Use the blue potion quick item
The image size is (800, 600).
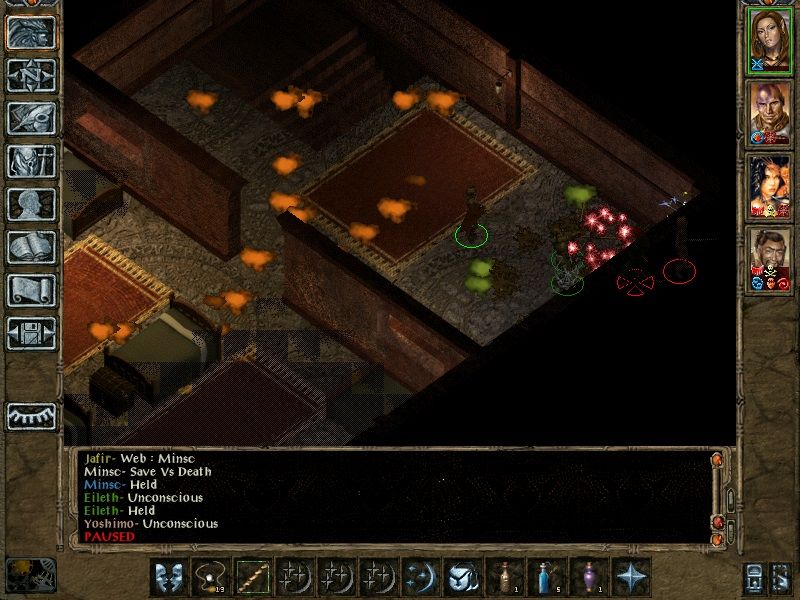coord(546,577)
